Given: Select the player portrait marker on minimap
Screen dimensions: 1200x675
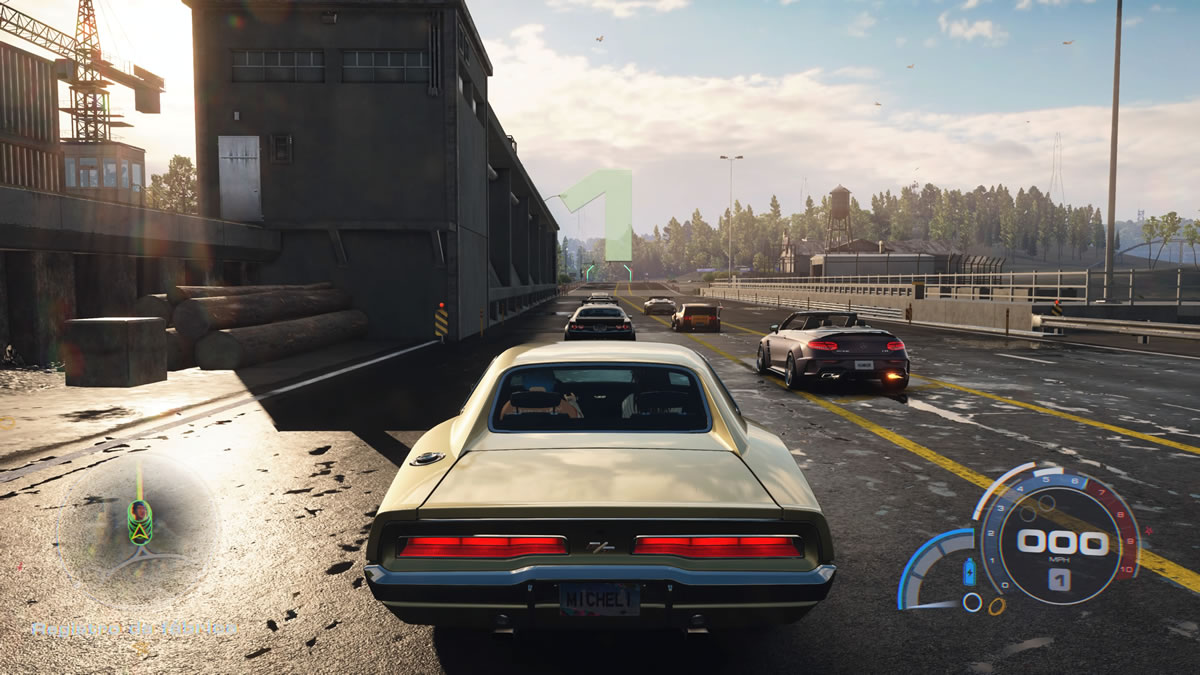Looking at the screenshot, I should pyautogui.click(x=140, y=513).
